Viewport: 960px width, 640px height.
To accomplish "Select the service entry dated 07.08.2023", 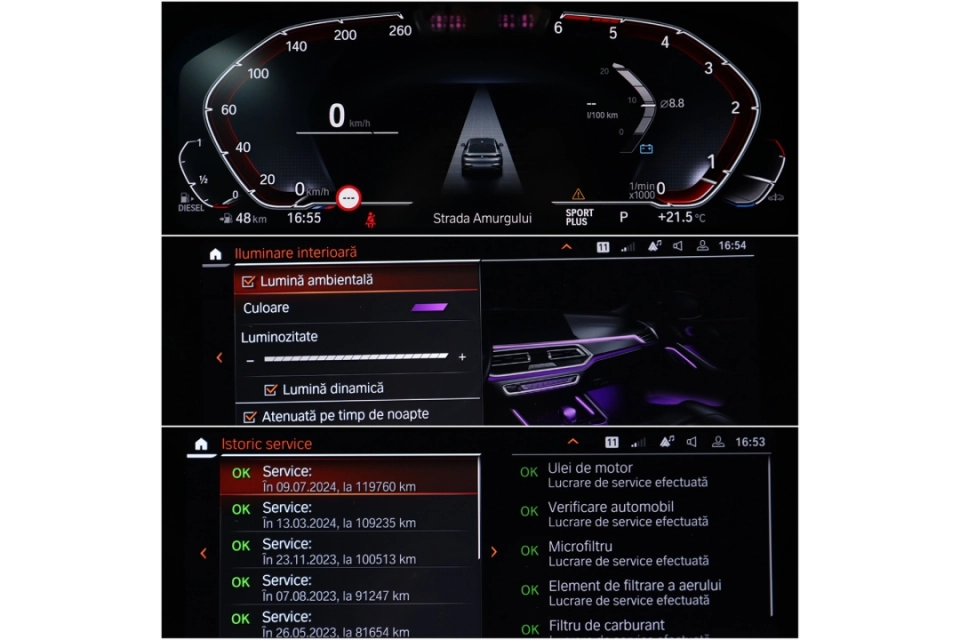I will (348, 587).
